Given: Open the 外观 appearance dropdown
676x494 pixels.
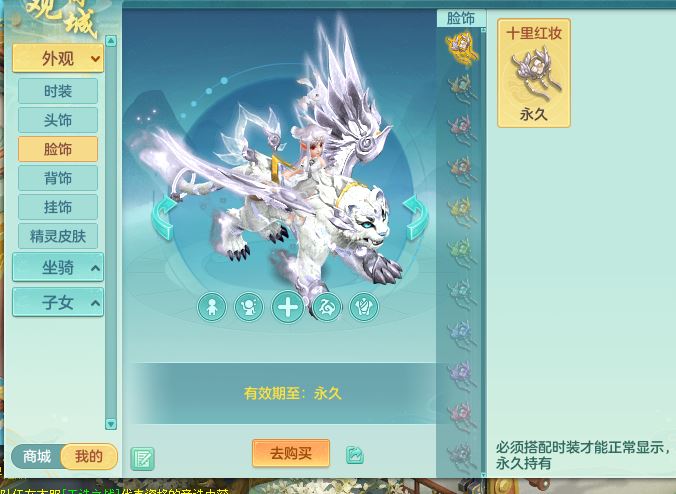Looking at the screenshot, I should [x=58, y=59].
